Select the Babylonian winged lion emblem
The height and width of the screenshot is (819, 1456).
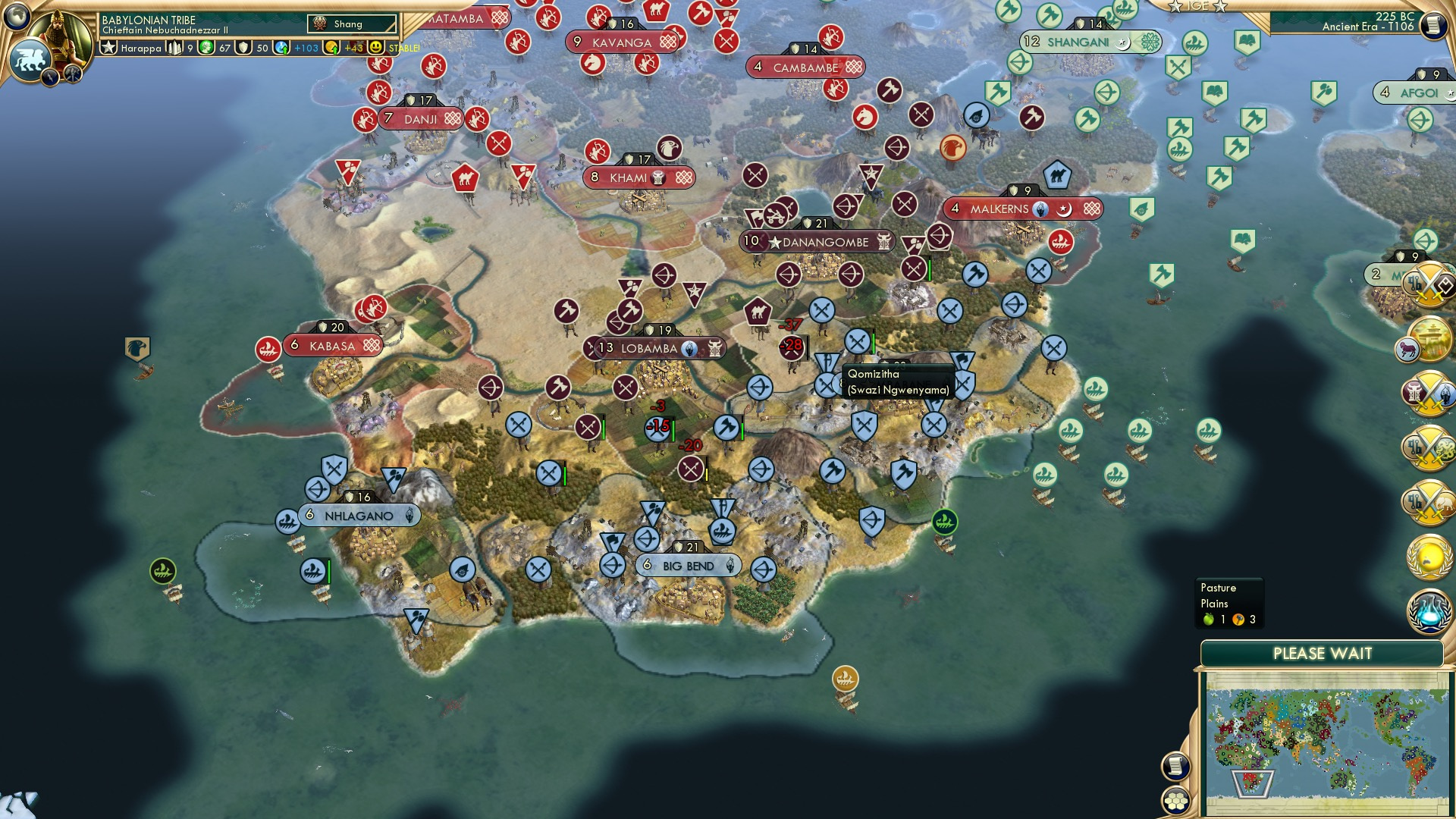pos(31,55)
